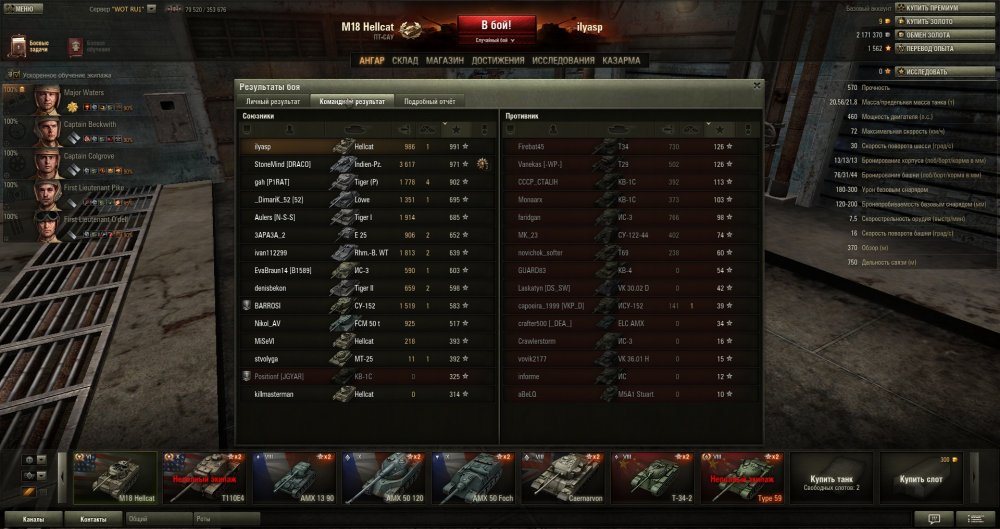Switch to the СКЛАД tab
Image resolution: width=1000 pixels, height=529 pixels.
[x=405, y=60]
